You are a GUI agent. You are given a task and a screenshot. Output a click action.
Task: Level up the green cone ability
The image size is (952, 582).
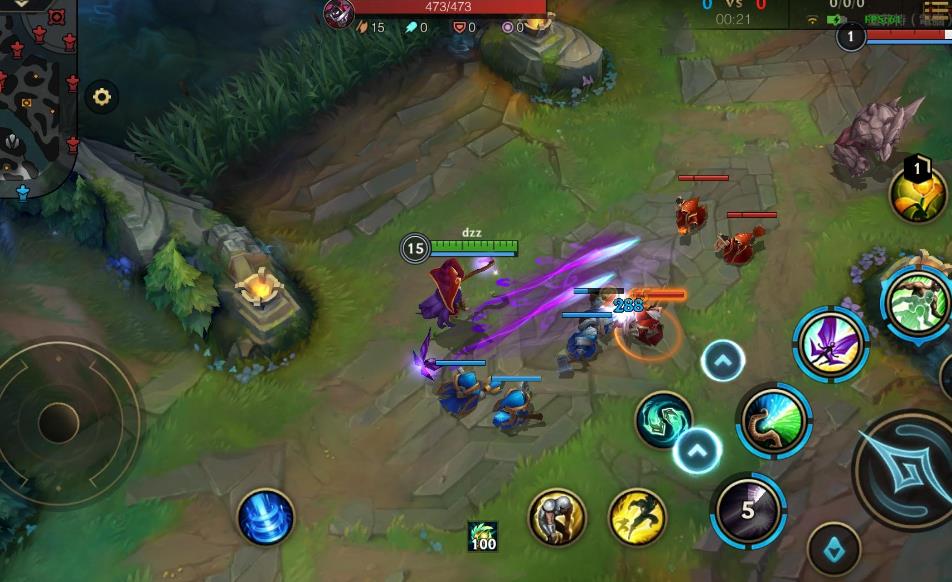[x=697, y=450]
